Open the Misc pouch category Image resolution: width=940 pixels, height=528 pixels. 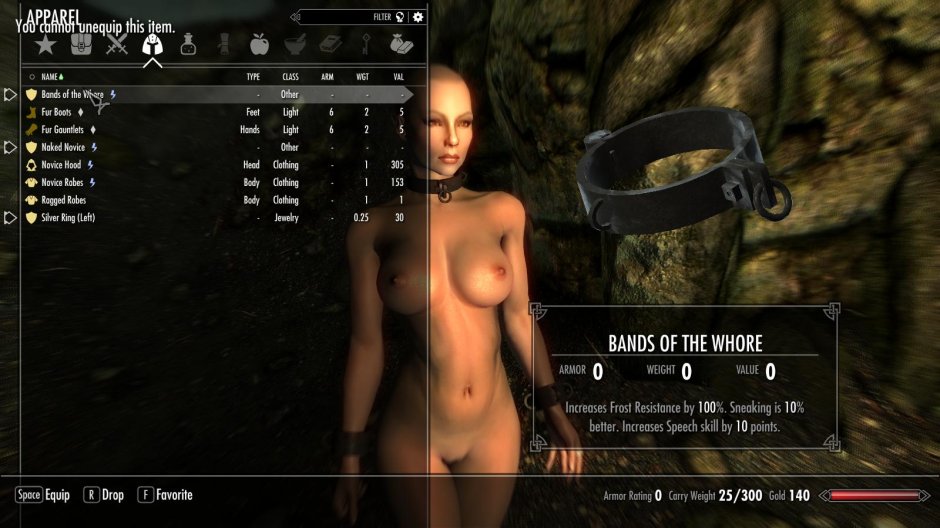402,45
